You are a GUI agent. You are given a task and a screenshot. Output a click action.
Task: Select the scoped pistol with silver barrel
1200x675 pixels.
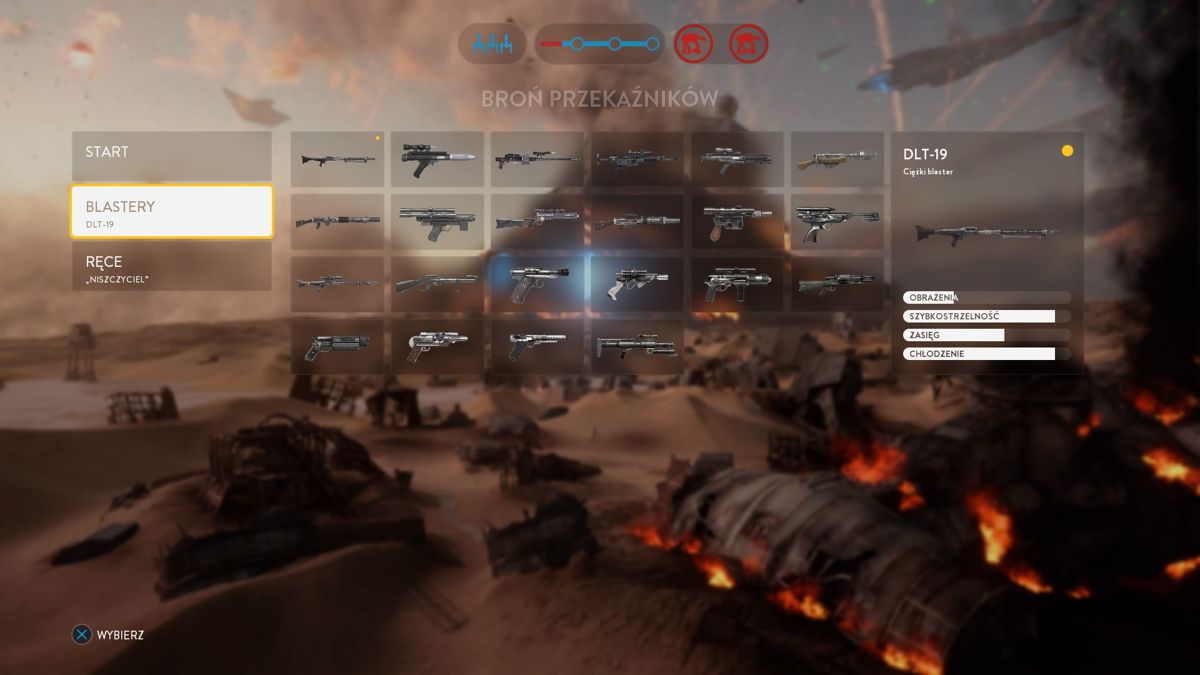click(437, 159)
